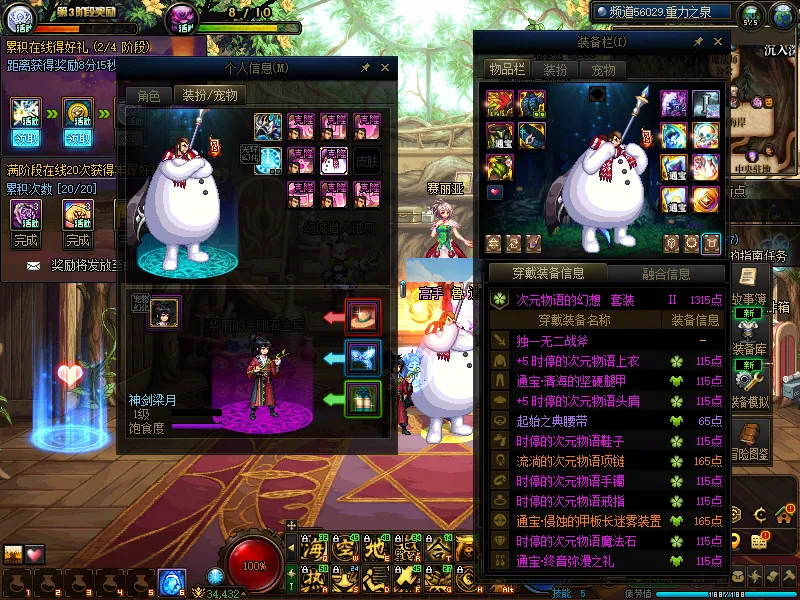The height and width of the screenshot is (600, 800).
Task: Switch to the 装扮 tab in equipment panel
Action: pyautogui.click(x=555, y=70)
